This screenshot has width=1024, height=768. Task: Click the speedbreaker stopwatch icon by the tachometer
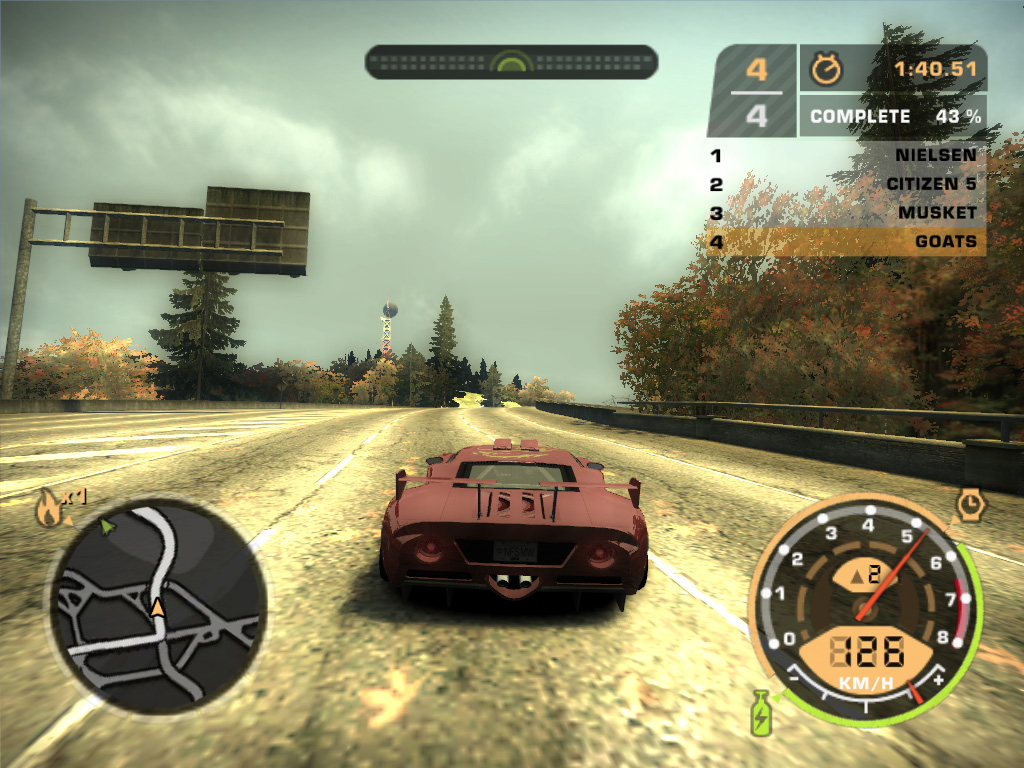click(x=969, y=504)
